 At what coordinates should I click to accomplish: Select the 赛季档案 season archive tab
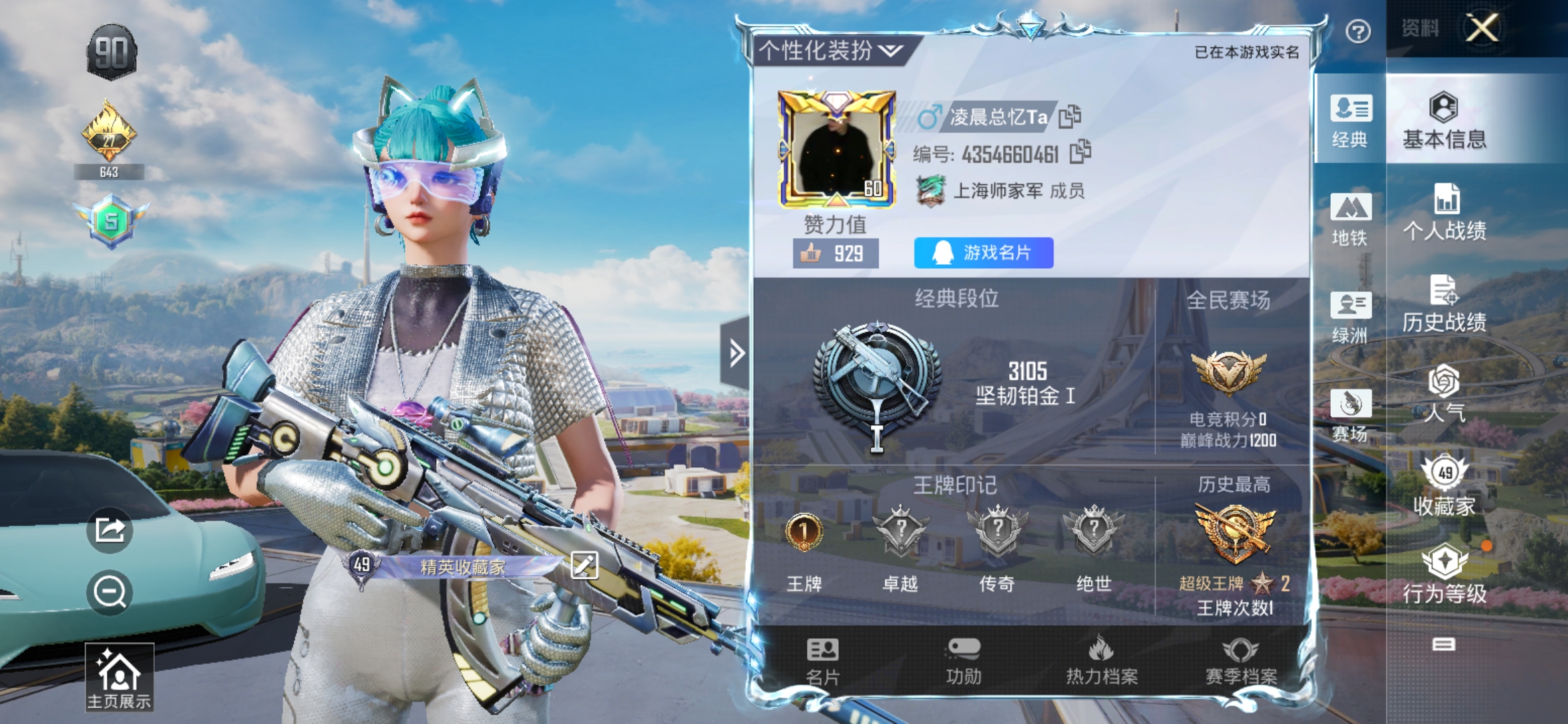click(x=1240, y=661)
